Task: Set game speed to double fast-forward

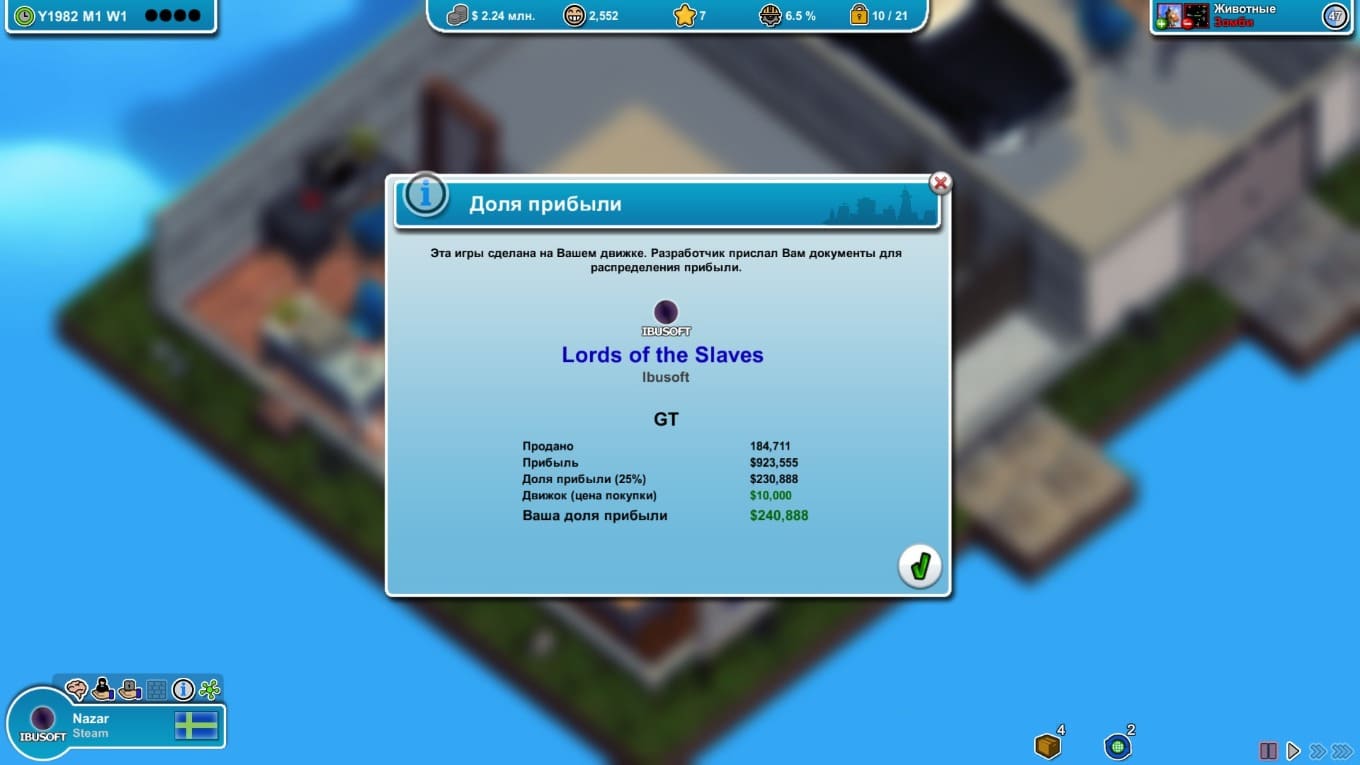Action: [x=1317, y=750]
